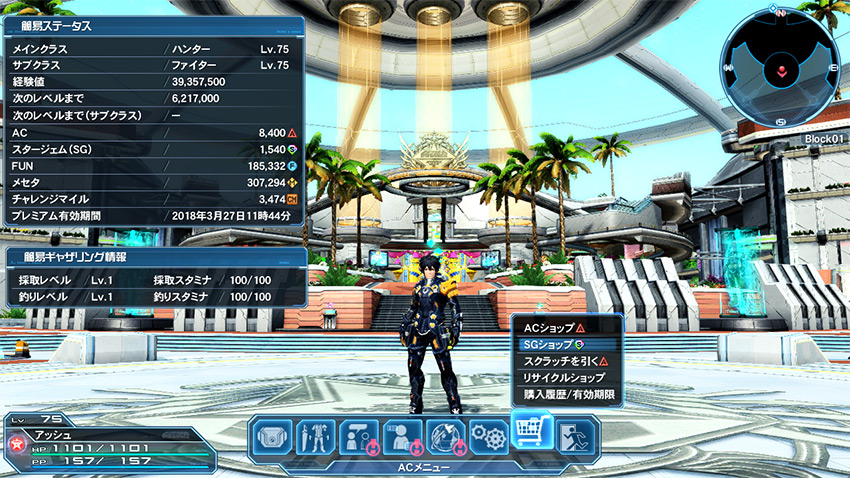Open the gears system settings icon
Screen dimensions: 850x478
488,437
